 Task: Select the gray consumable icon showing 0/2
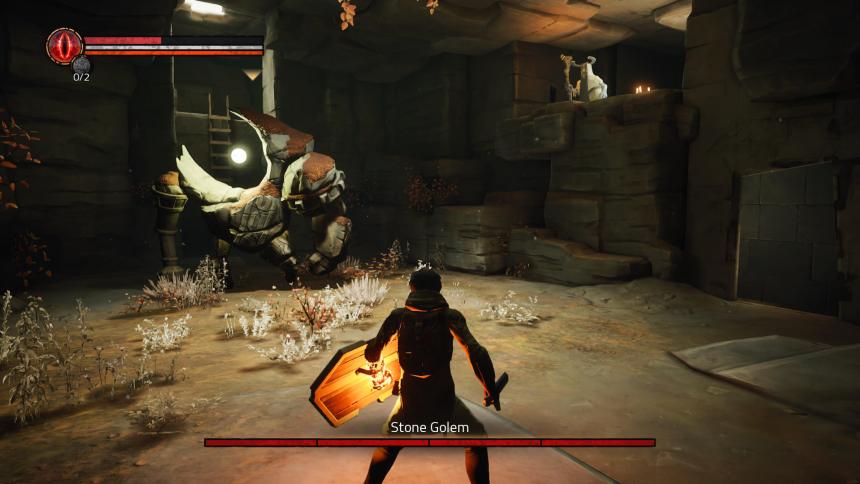(81, 66)
